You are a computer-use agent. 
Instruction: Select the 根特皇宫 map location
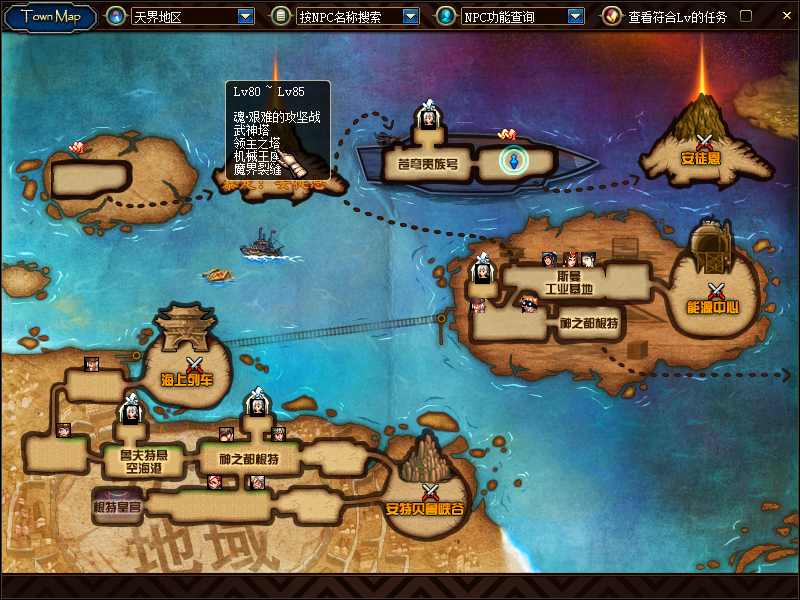click(x=118, y=506)
